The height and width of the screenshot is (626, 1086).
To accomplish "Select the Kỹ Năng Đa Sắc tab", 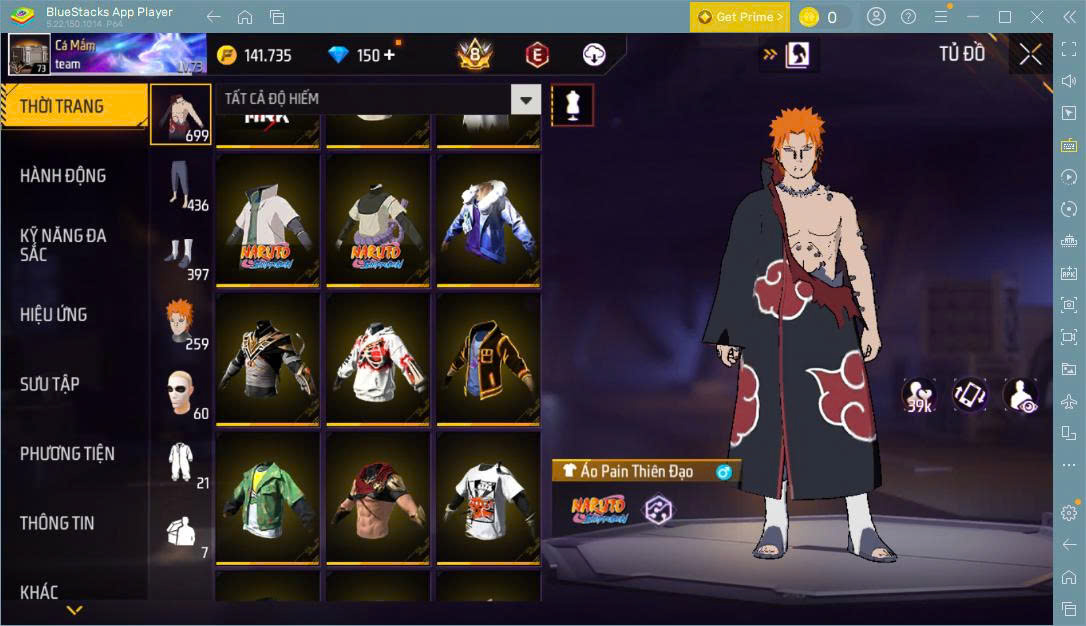I will click(63, 245).
